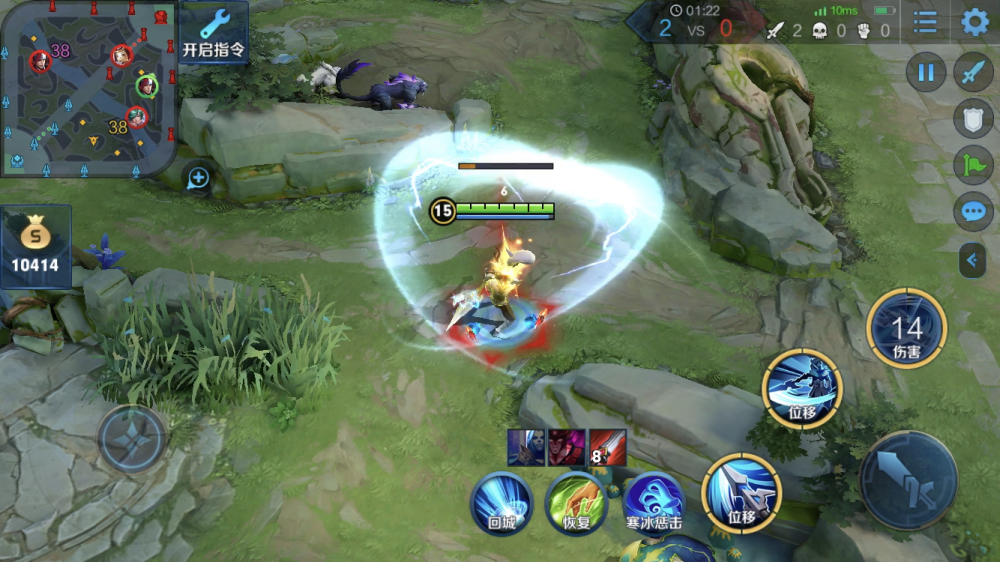1000x562 pixels.
Task: Tap the magnifier zoom button beside minimap
Action: 198,178
